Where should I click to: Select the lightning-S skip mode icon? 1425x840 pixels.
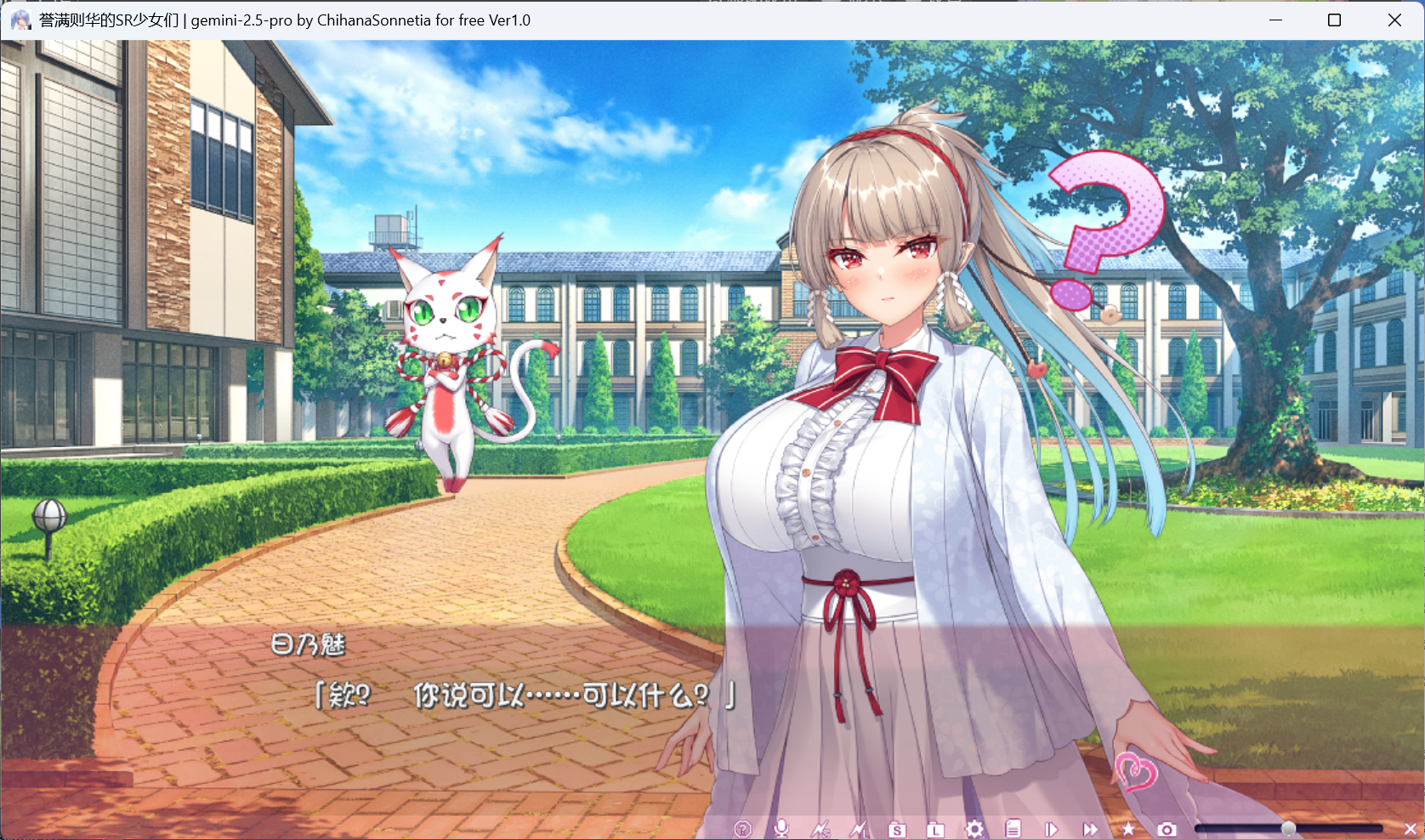pyautogui.click(x=821, y=827)
